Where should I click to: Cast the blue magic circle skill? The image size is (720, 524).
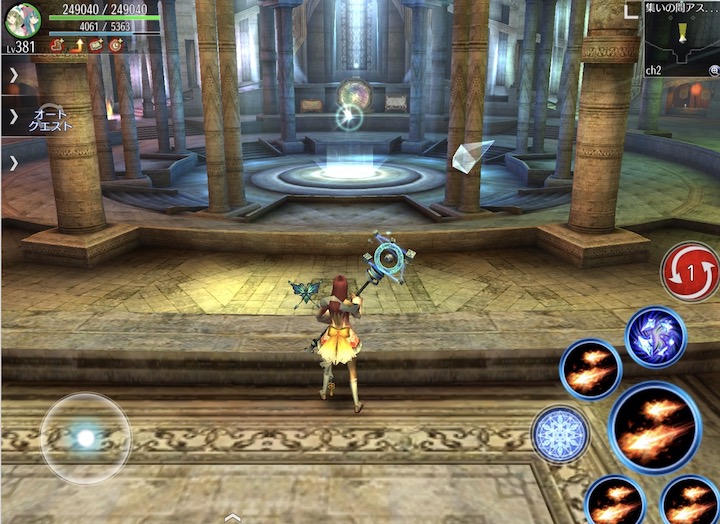coord(560,434)
